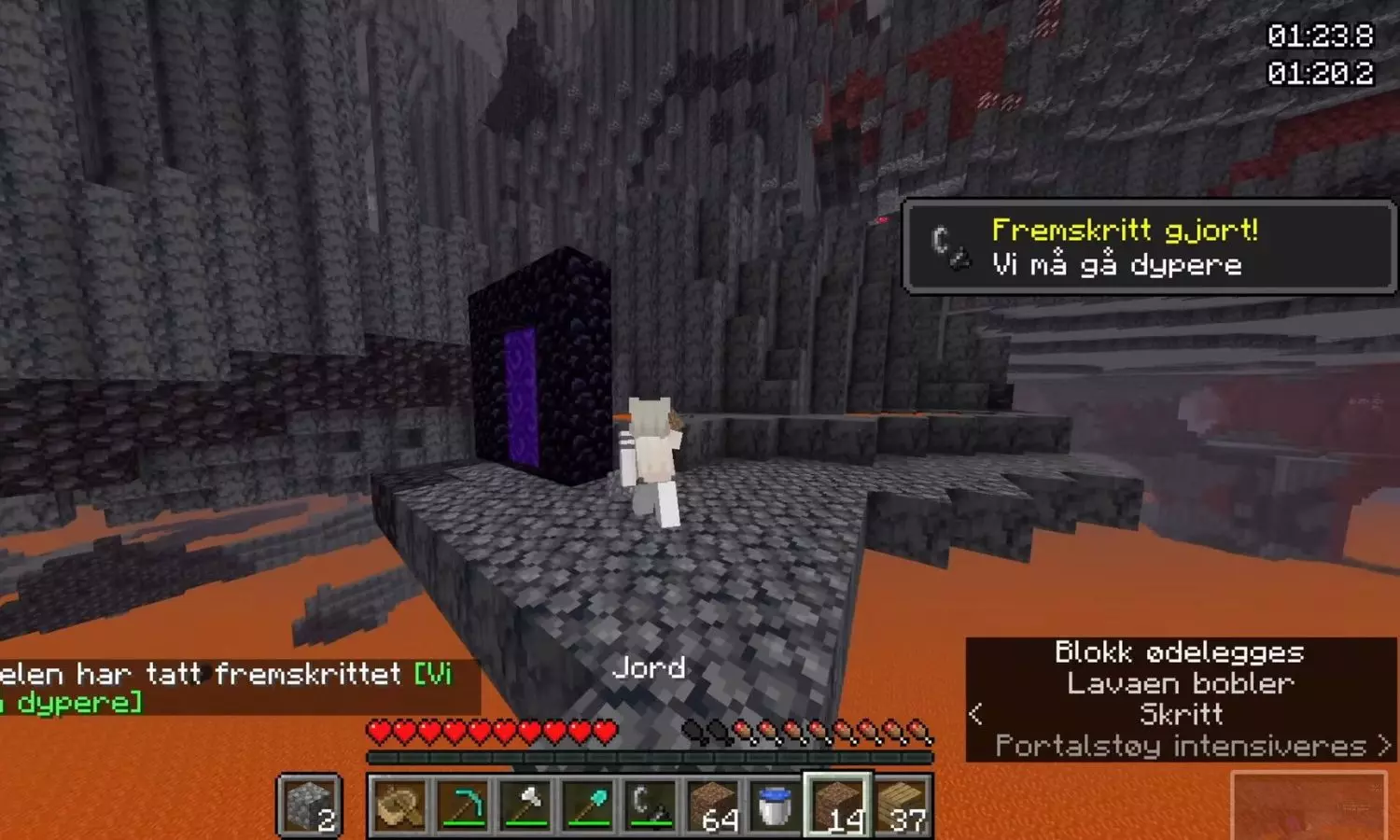Click the 'Fremskritt gjort!' advancement toast
The width and height of the screenshot is (1400, 840).
[1148, 247]
